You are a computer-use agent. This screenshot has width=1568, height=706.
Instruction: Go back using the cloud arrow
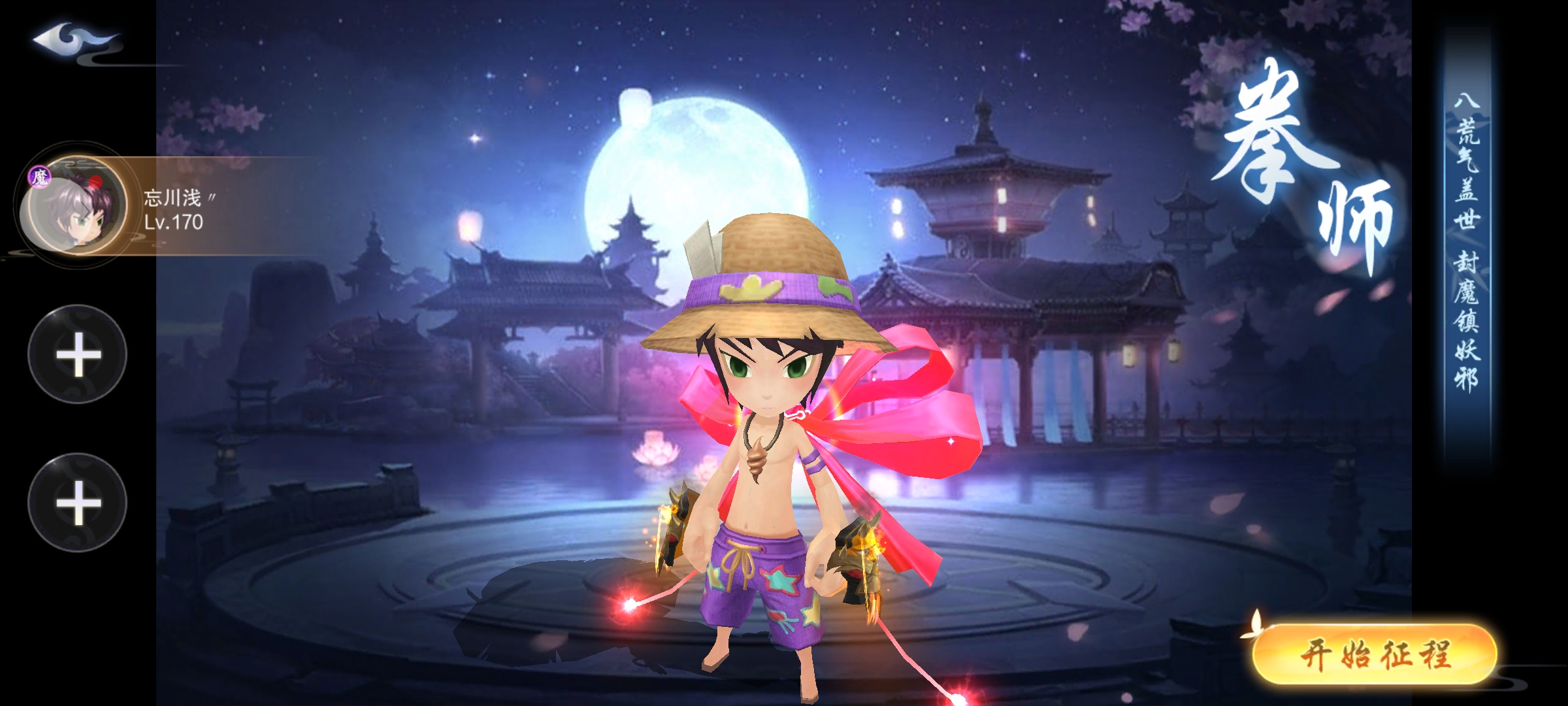coord(73,41)
